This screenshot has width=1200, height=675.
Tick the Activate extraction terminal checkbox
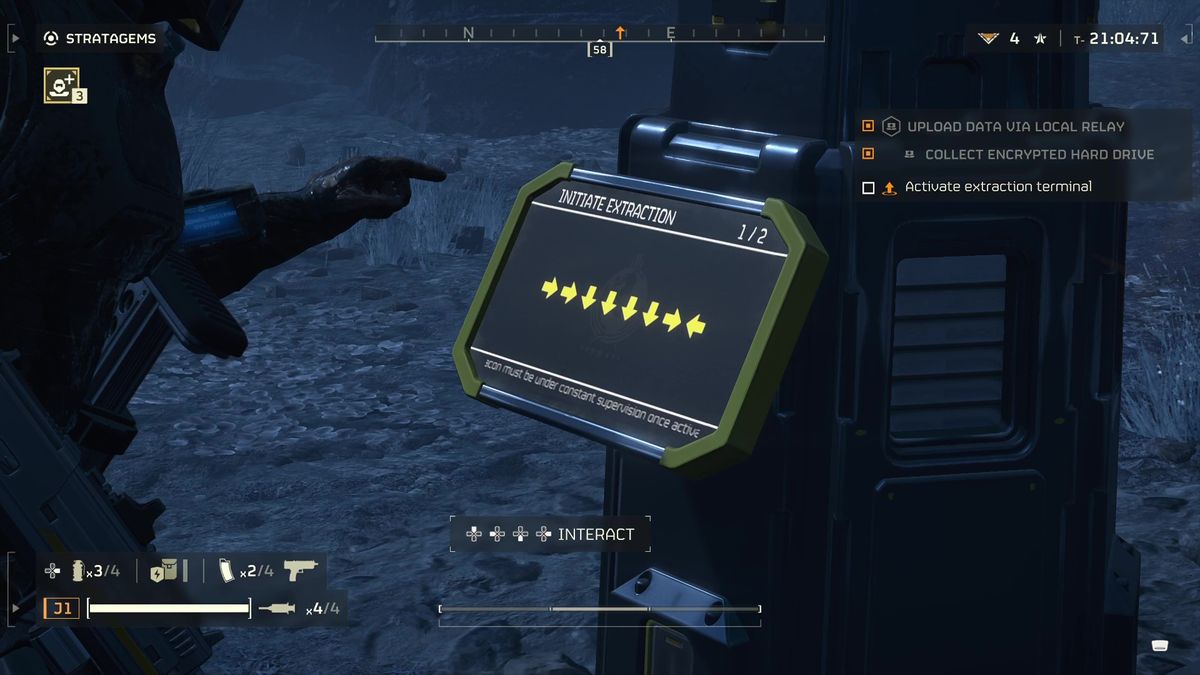(x=868, y=187)
